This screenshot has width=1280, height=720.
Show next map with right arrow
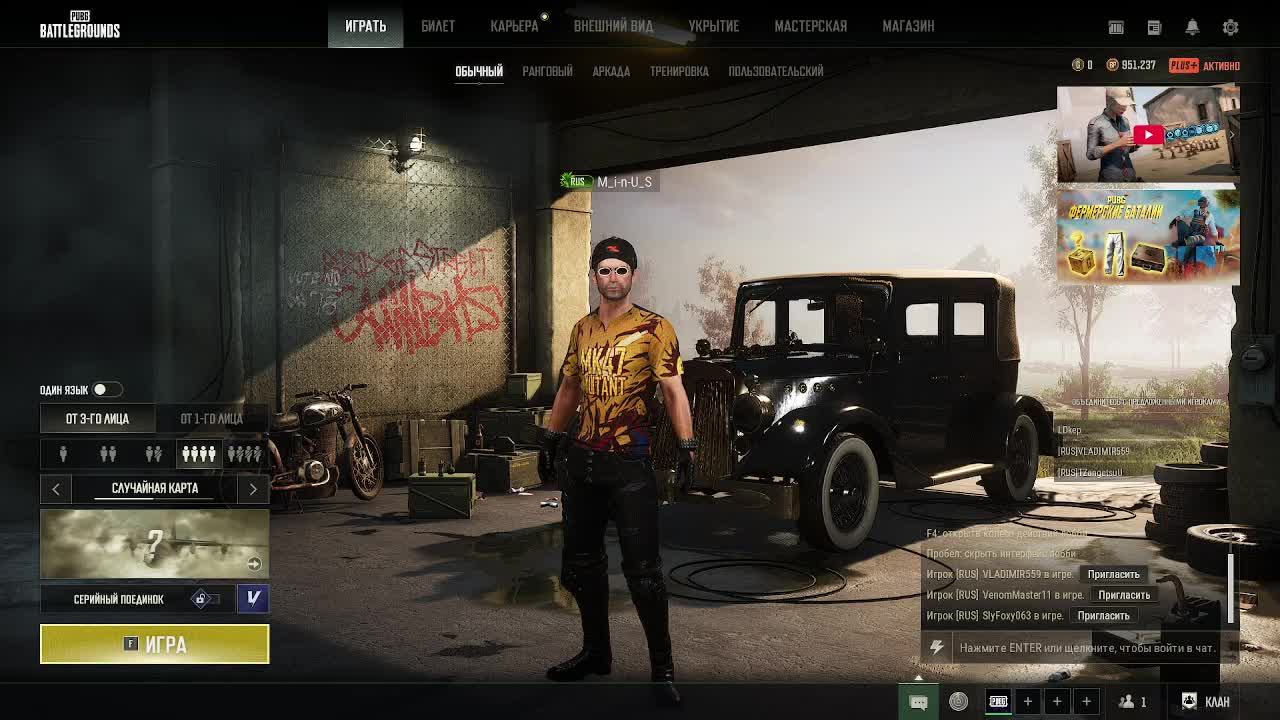pyautogui.click(x=253, y=488)
